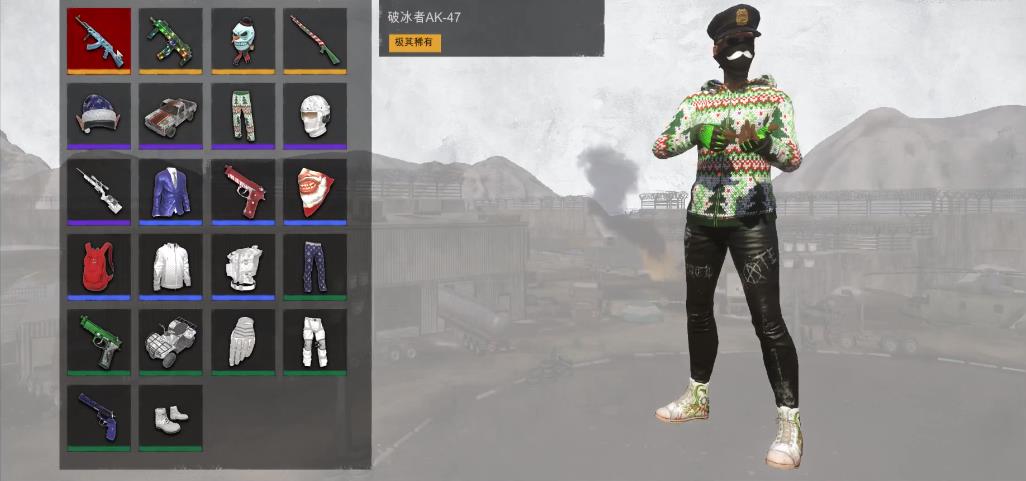Image resolution: width=1026 pixels, height=481 pixels.
Task: Select the blue Santa hat item
Action: [x=99, y=114]
